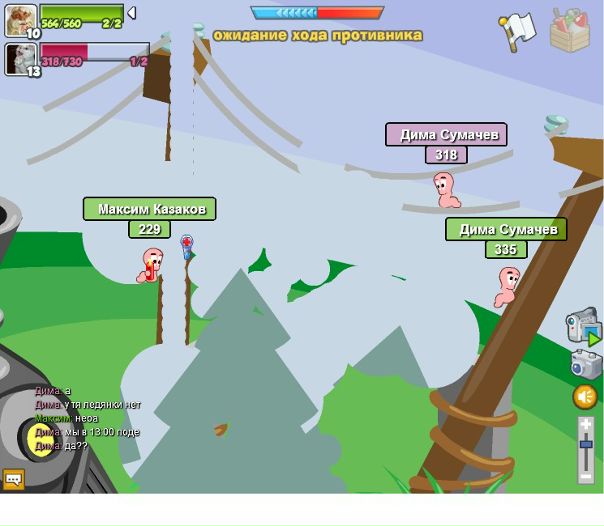This screenshot has width=604, height=526.
Task: Toggle sound with the orange speaker button
Action: pos(585,397)
